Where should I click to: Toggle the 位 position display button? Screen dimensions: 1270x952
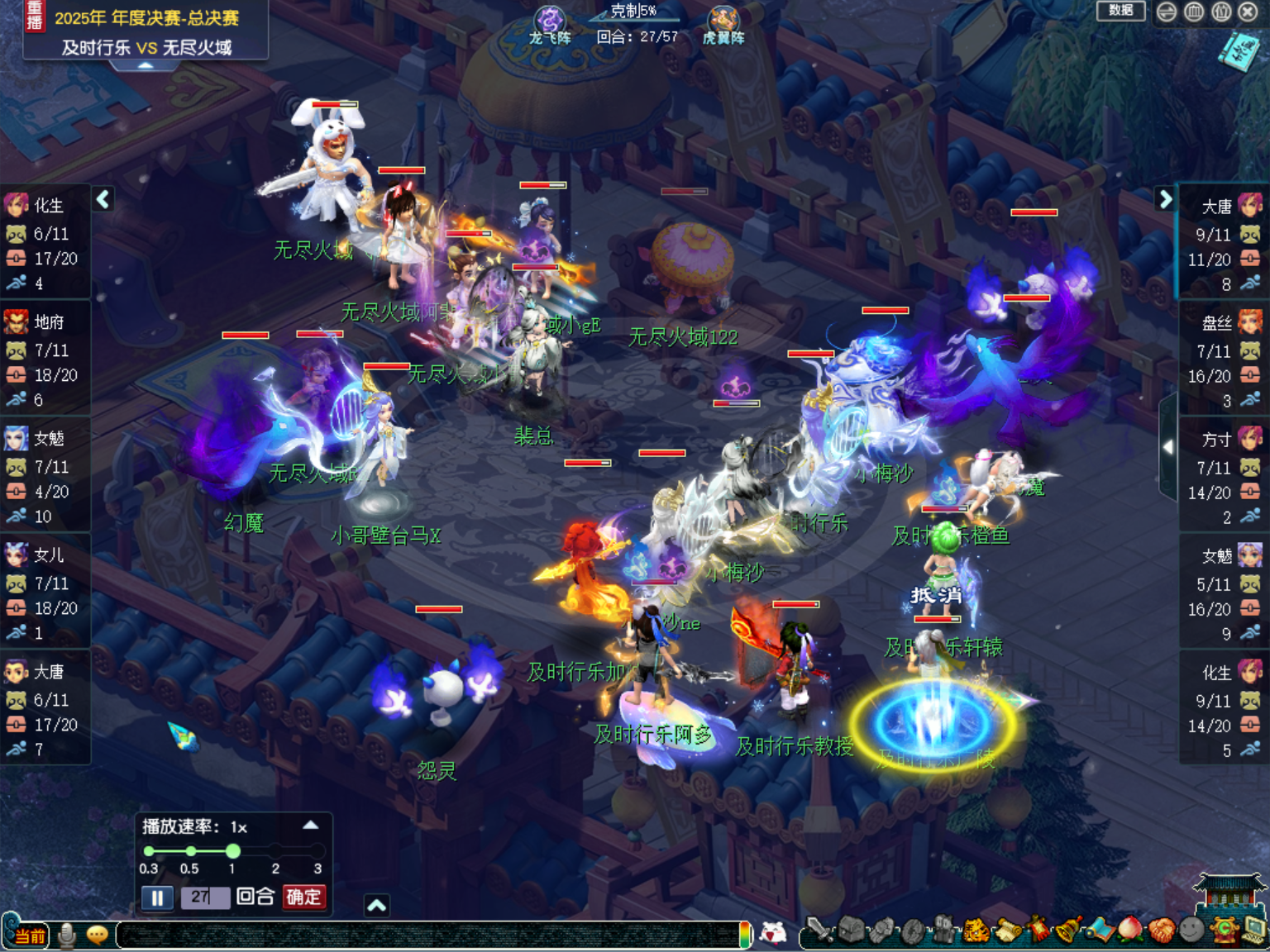coord(1221,12)
